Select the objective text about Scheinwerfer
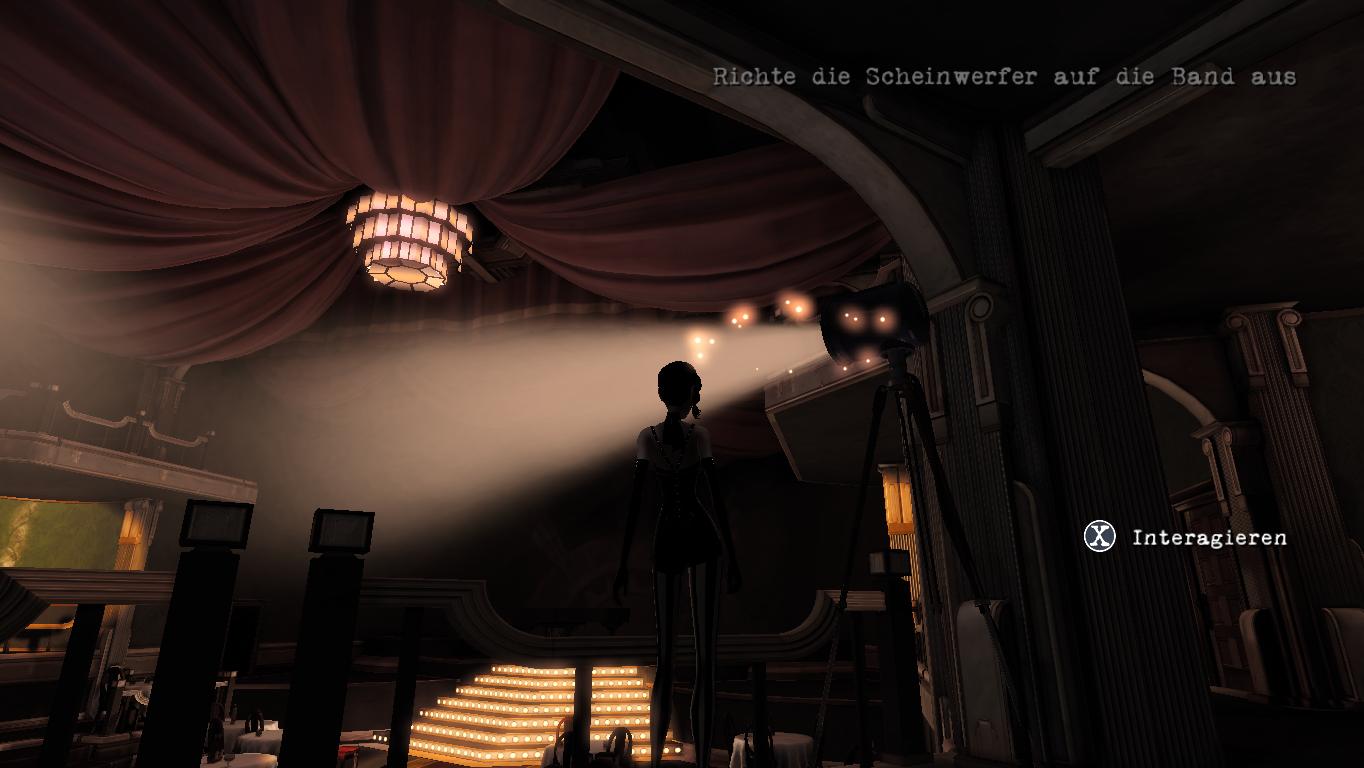 [x=1004, y=77]
